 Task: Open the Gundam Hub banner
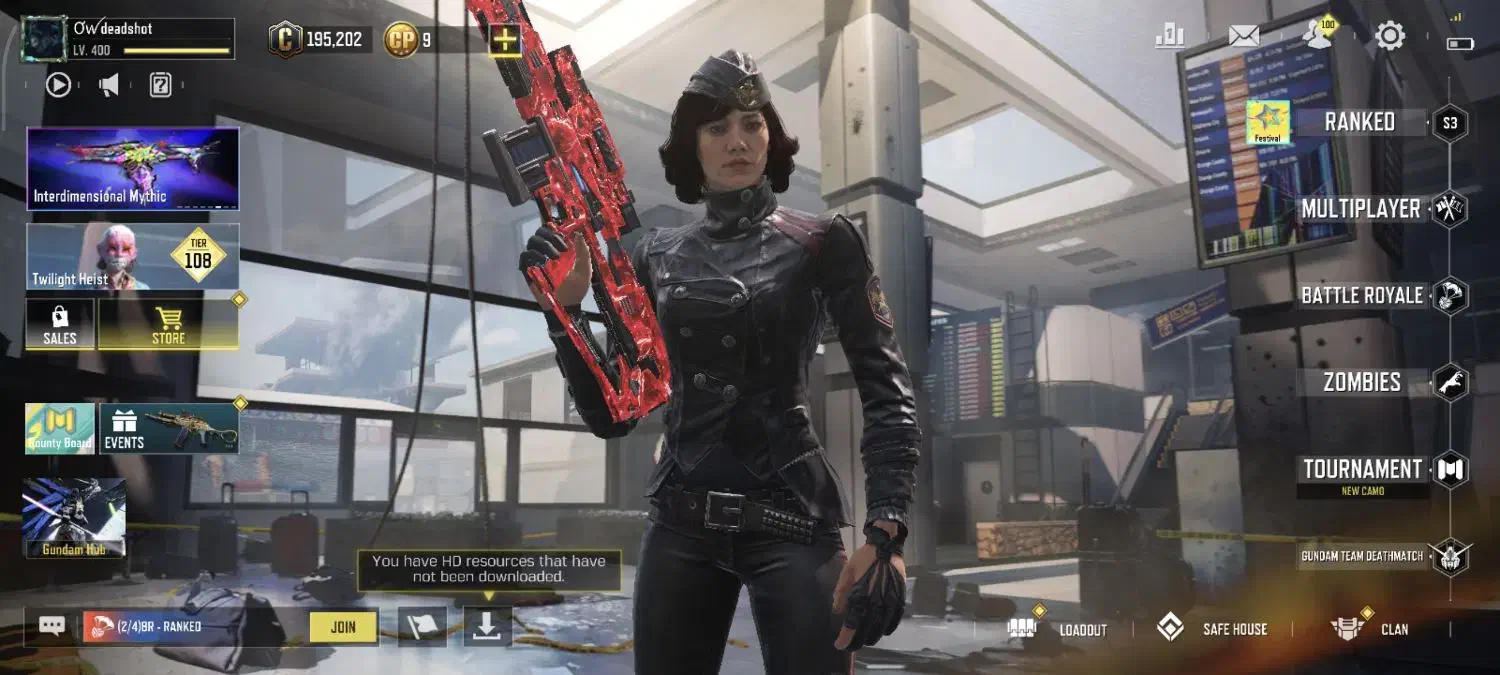point(75,517)
